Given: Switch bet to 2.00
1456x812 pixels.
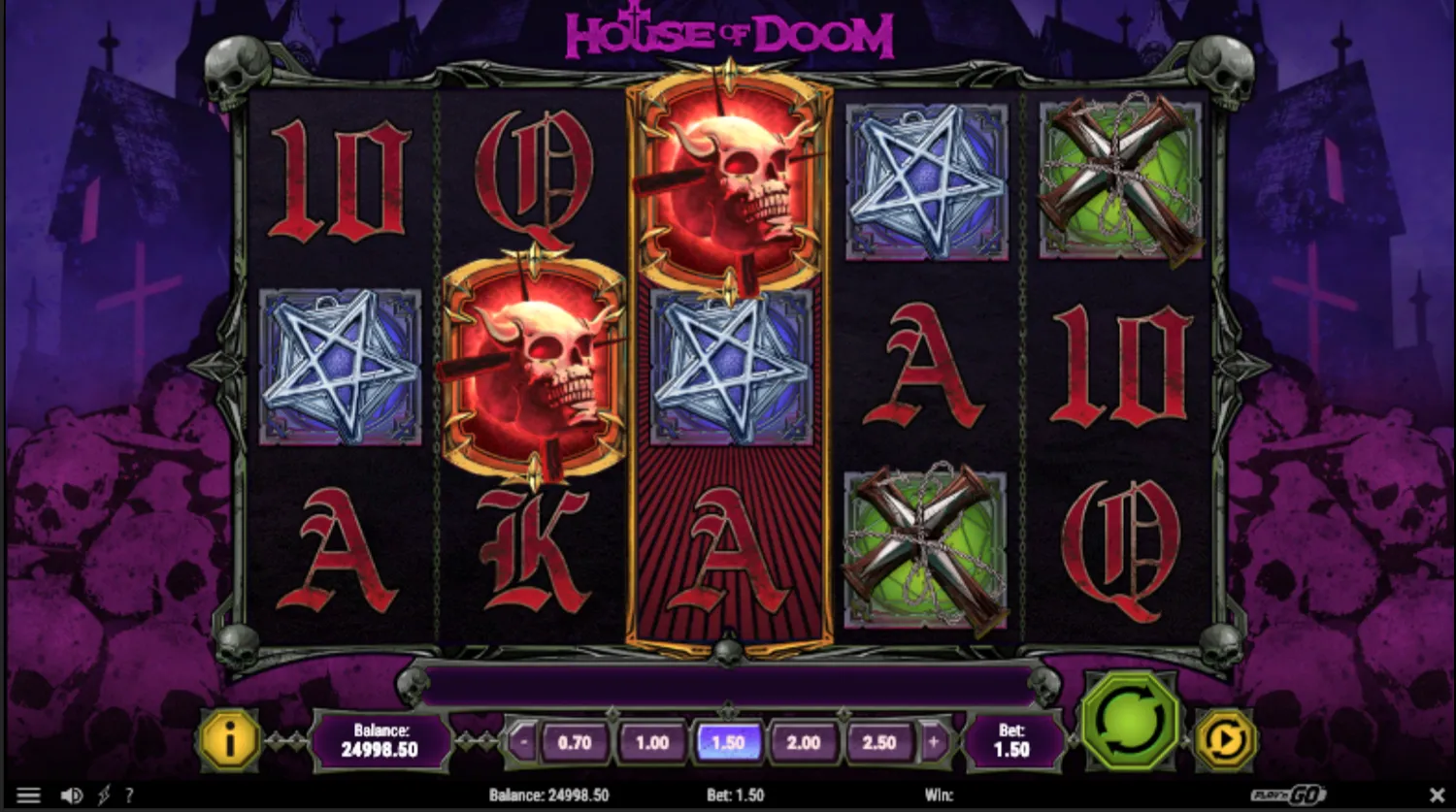Looking at the screenshot, I should (804, 741).
